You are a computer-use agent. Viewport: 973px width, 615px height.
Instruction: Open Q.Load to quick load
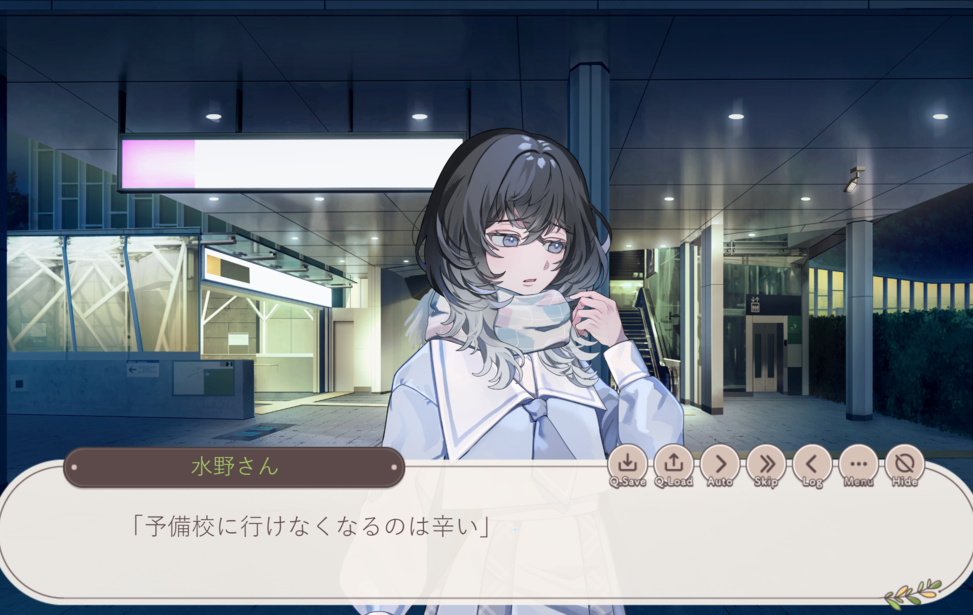point(674,464)
